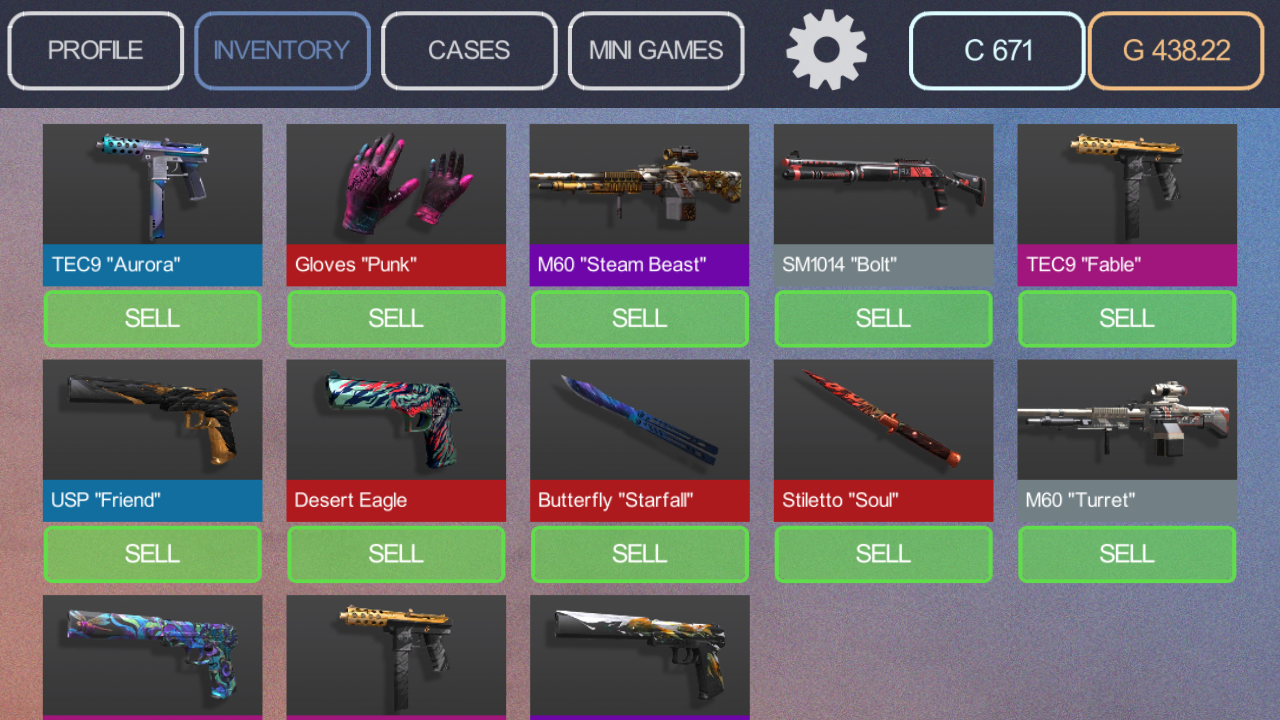
Task: Select the Butterfly "Starfall" knife image
Action: click(639, 418)
